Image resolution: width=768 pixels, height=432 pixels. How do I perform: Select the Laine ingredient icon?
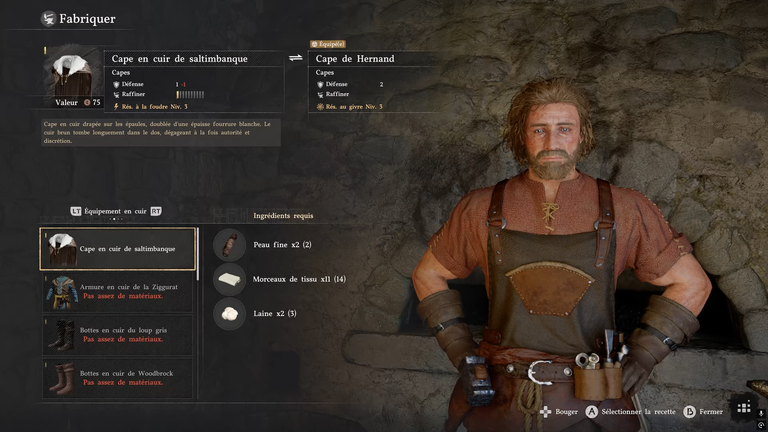click(x=230, y=314)
